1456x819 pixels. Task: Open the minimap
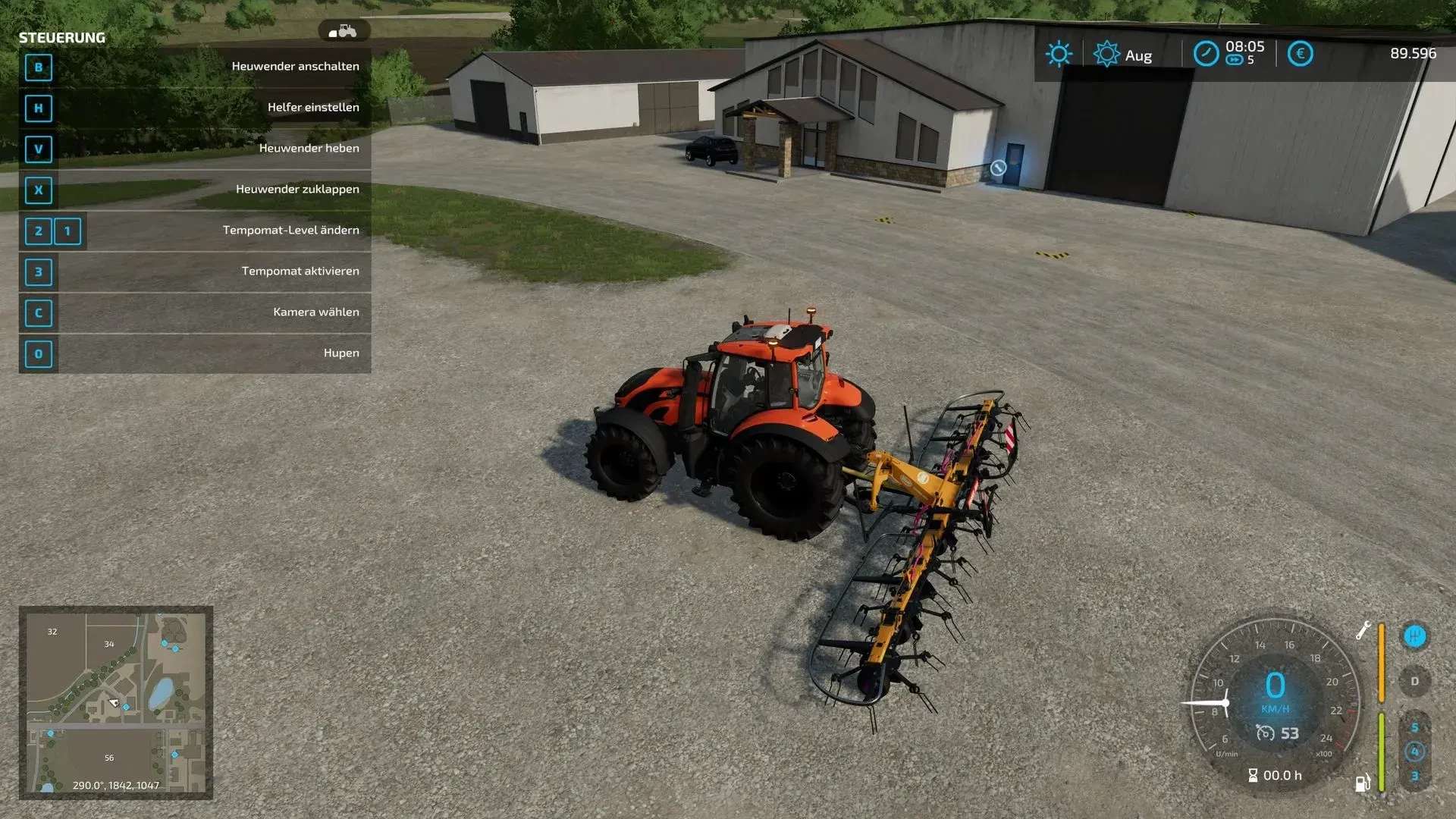[x=115, y=701]
